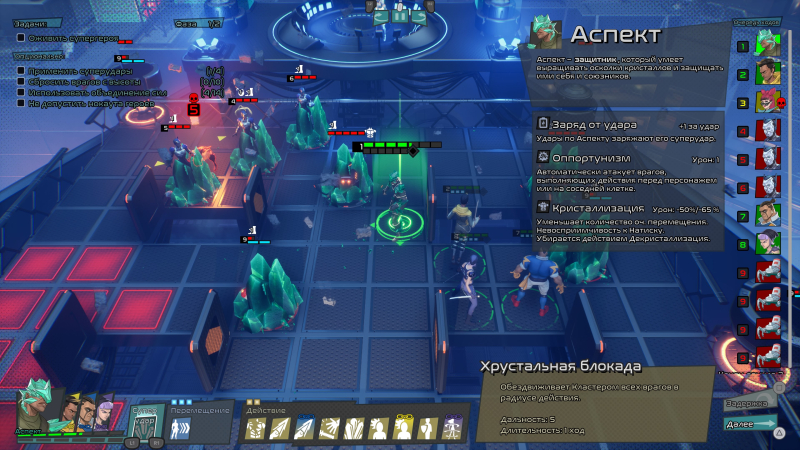Activate the last action icon on the bar

[452, 429]
